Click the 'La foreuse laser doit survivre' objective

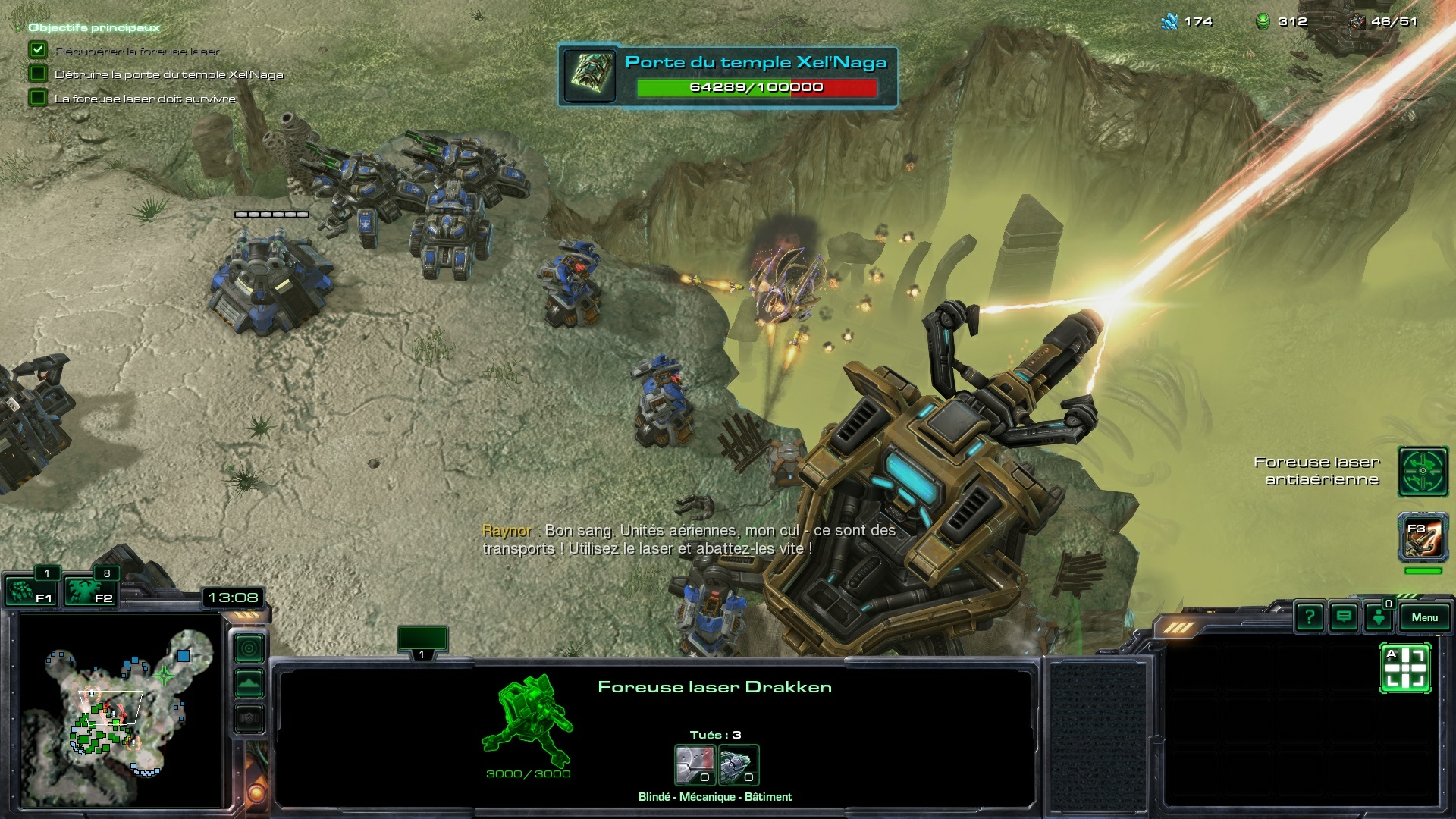coord(145,99)
